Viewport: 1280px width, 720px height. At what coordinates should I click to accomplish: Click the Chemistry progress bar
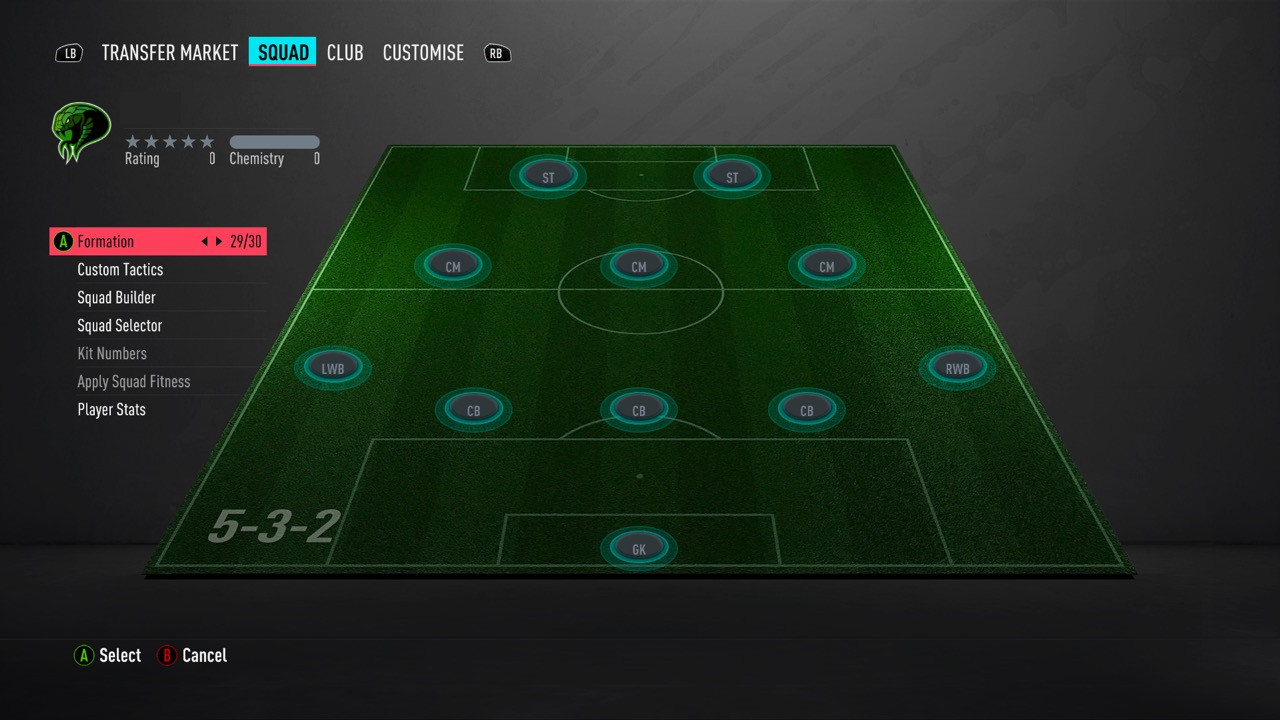click(x=274, y=141)
